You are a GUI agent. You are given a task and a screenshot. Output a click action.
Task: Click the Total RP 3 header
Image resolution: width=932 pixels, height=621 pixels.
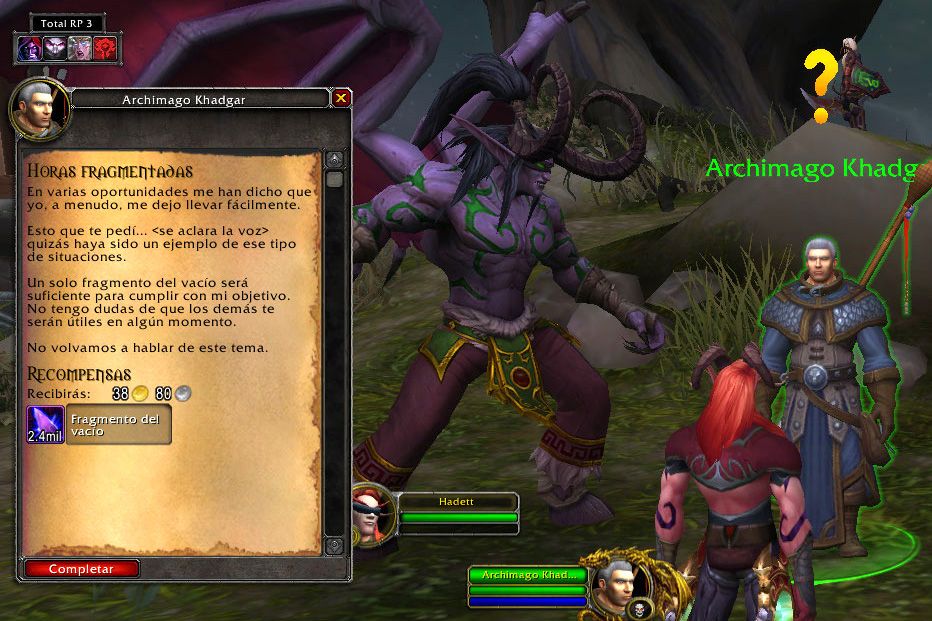pyautogui.click(x=67, y=23)
